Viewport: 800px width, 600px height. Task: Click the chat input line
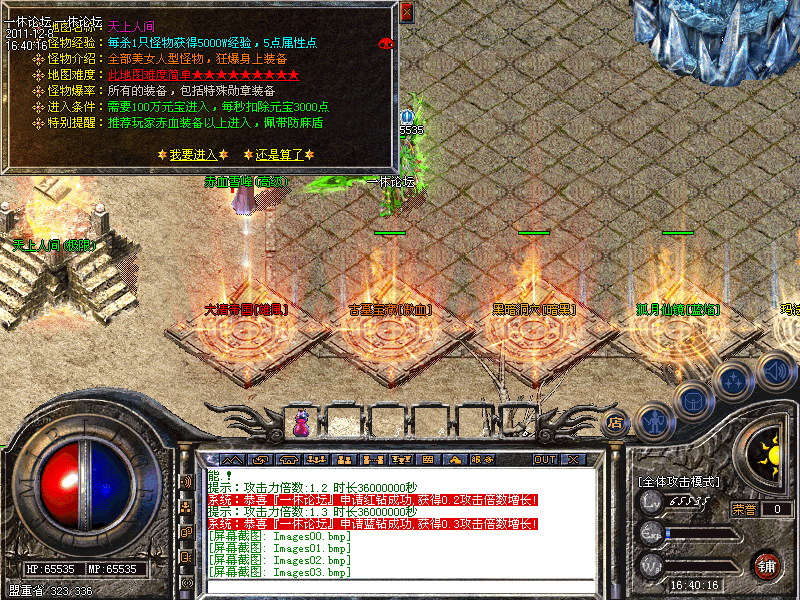[400, 585]
